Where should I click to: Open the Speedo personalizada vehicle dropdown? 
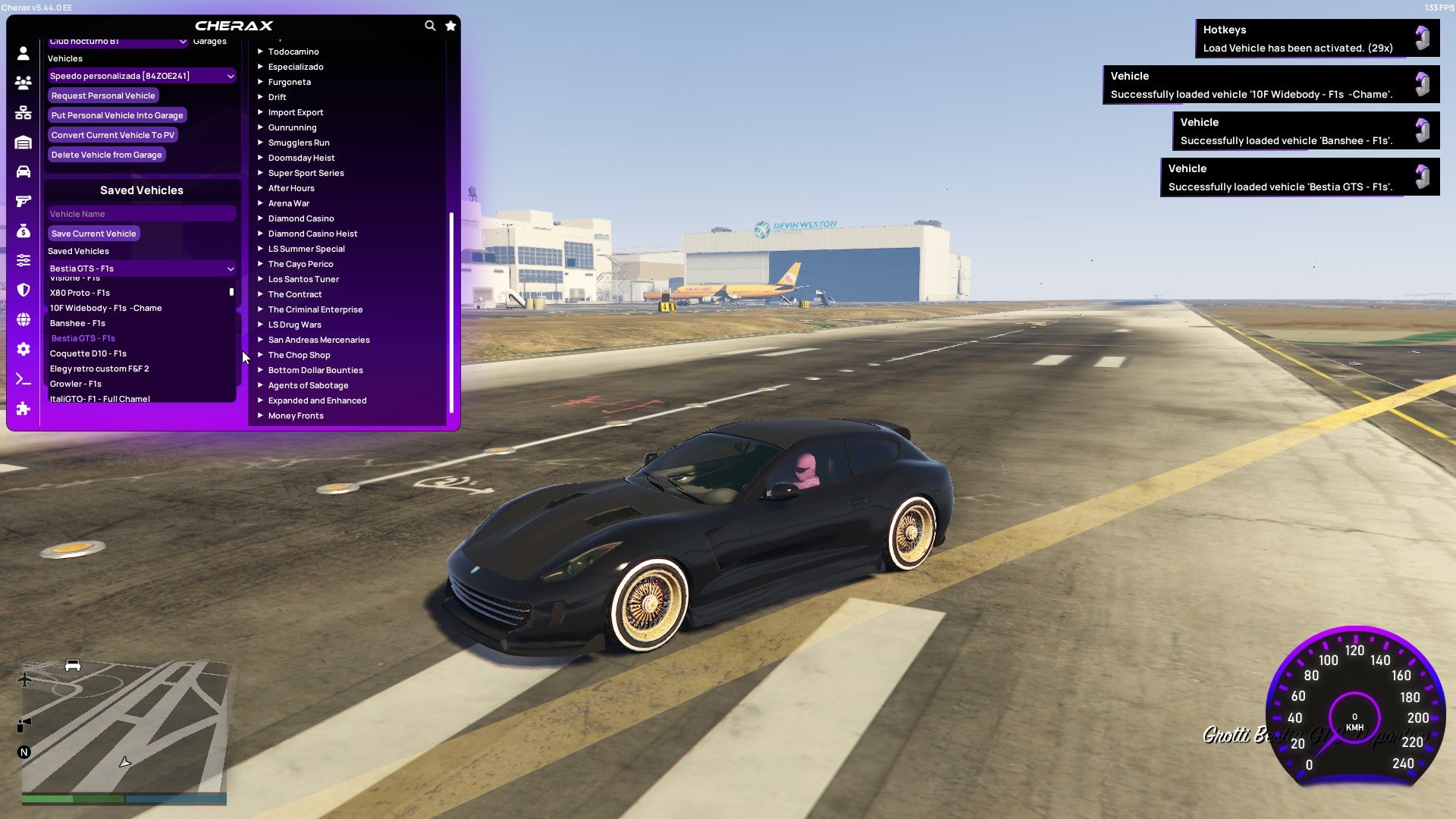[x=141, y=76]
